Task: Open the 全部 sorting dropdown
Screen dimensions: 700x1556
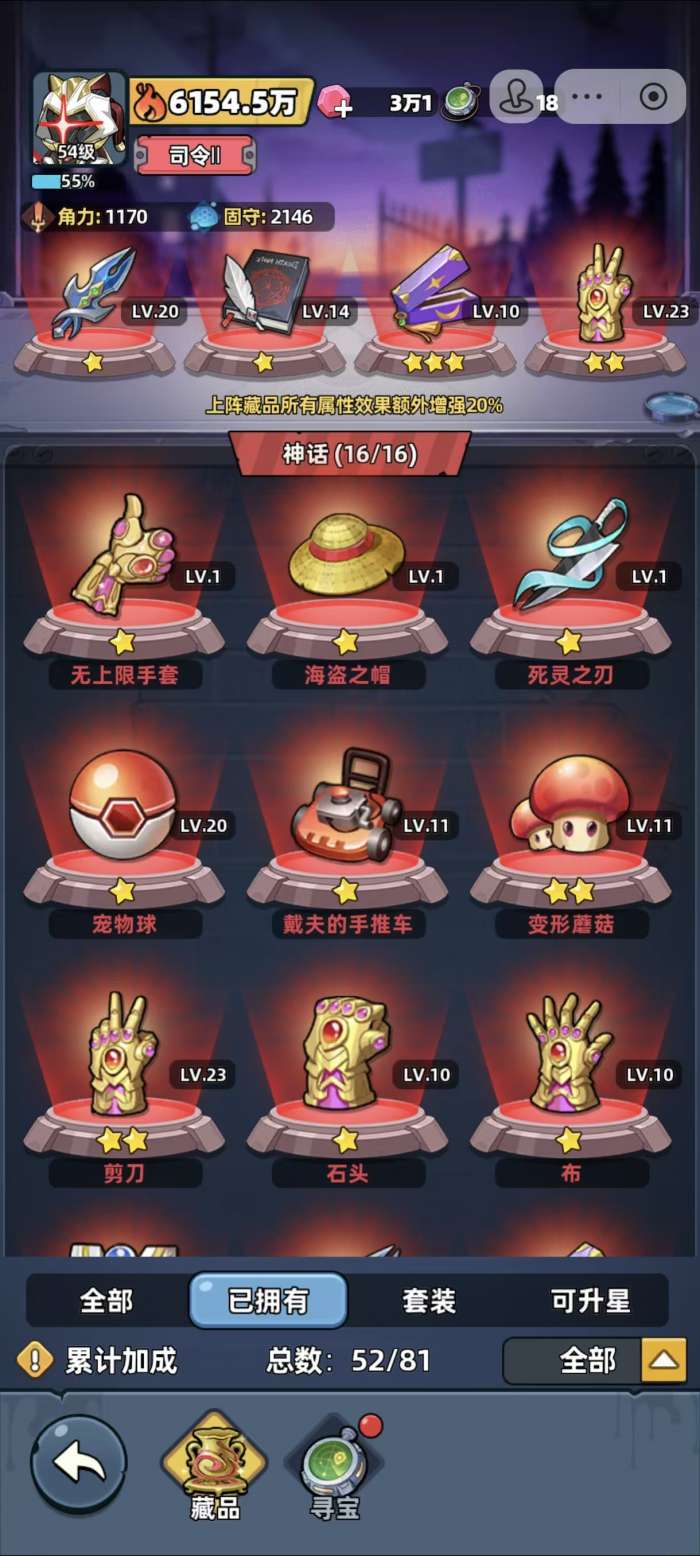Action: coord(594,1360)
